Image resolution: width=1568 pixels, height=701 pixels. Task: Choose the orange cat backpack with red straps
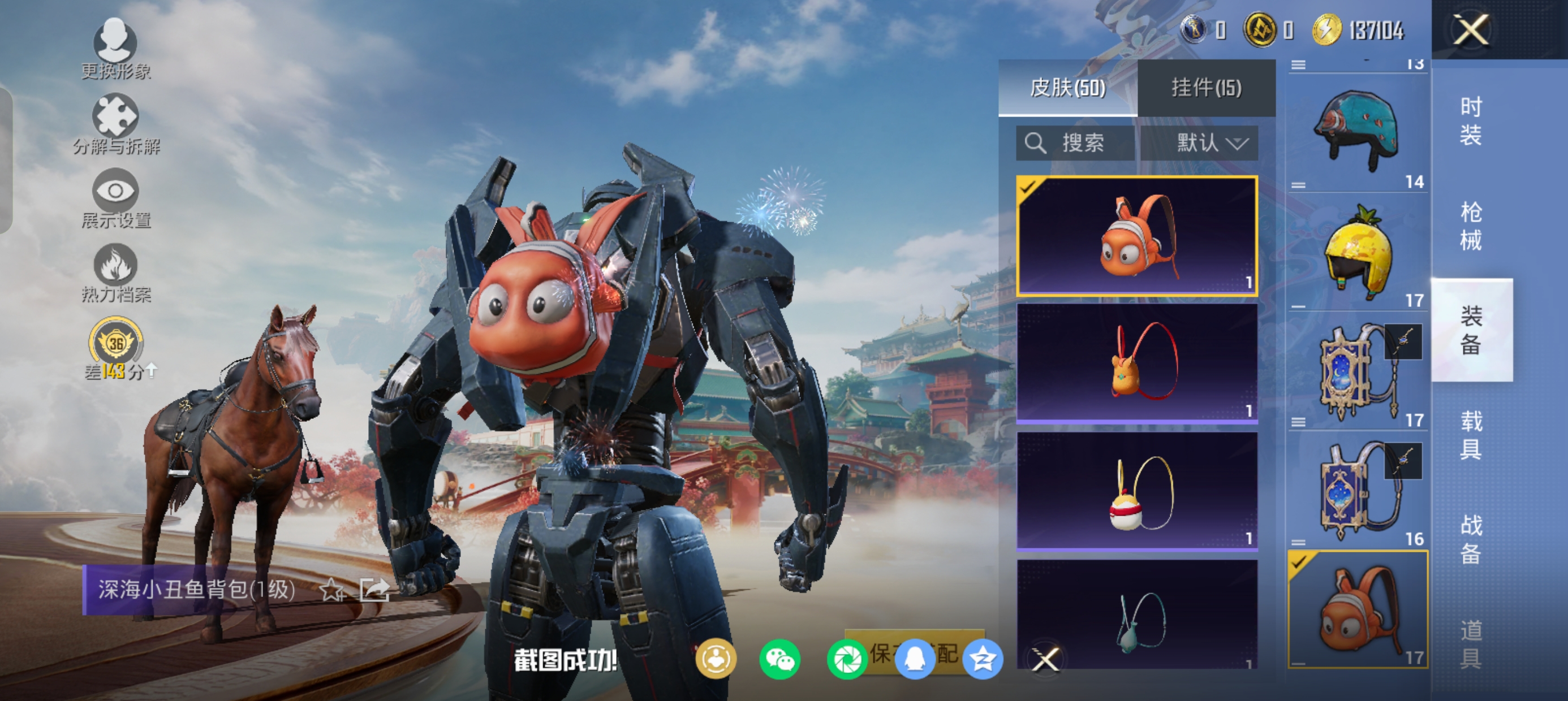click(x=1137, y=362)
